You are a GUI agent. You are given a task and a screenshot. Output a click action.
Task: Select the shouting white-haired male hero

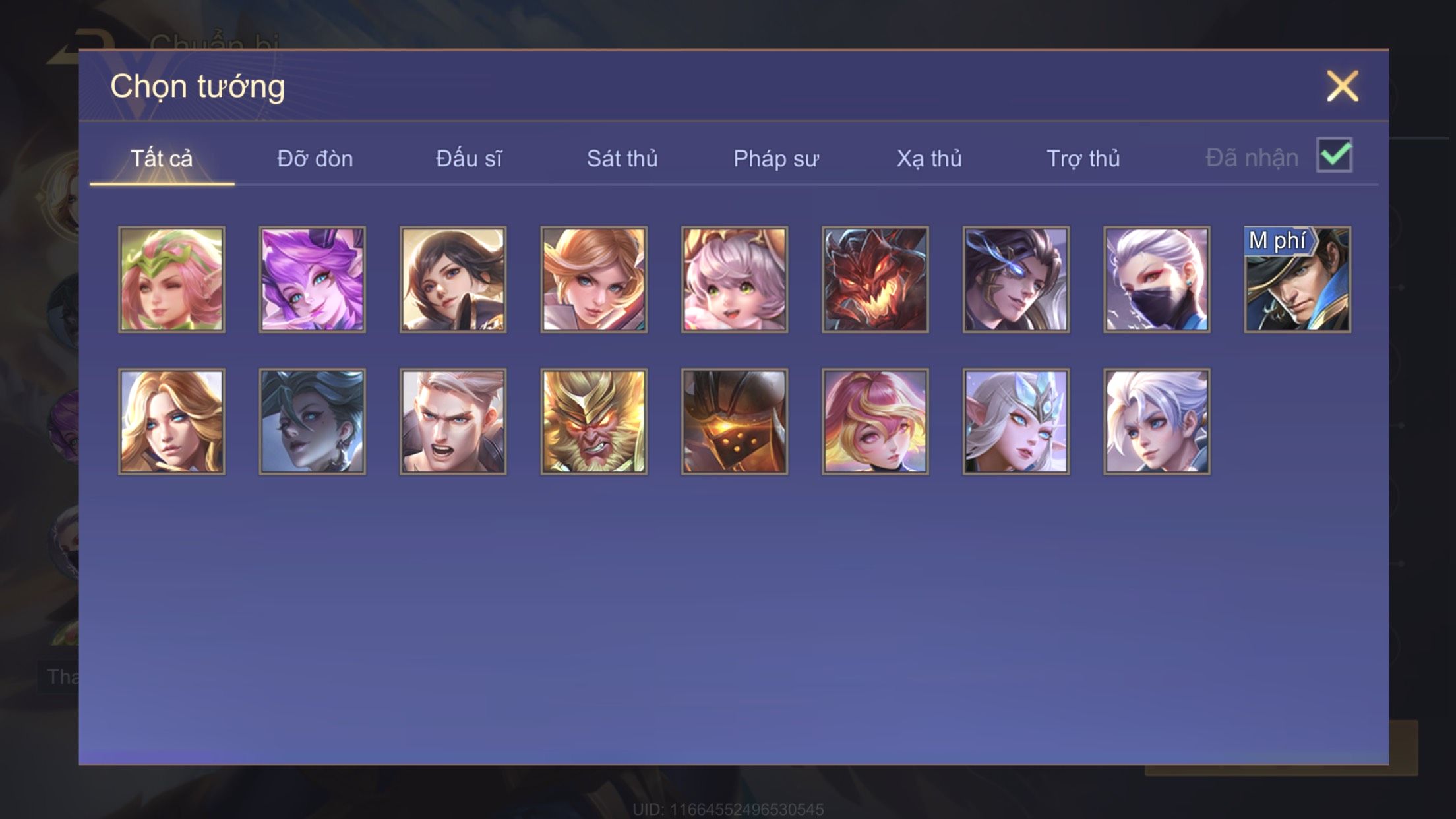point(453,421)
